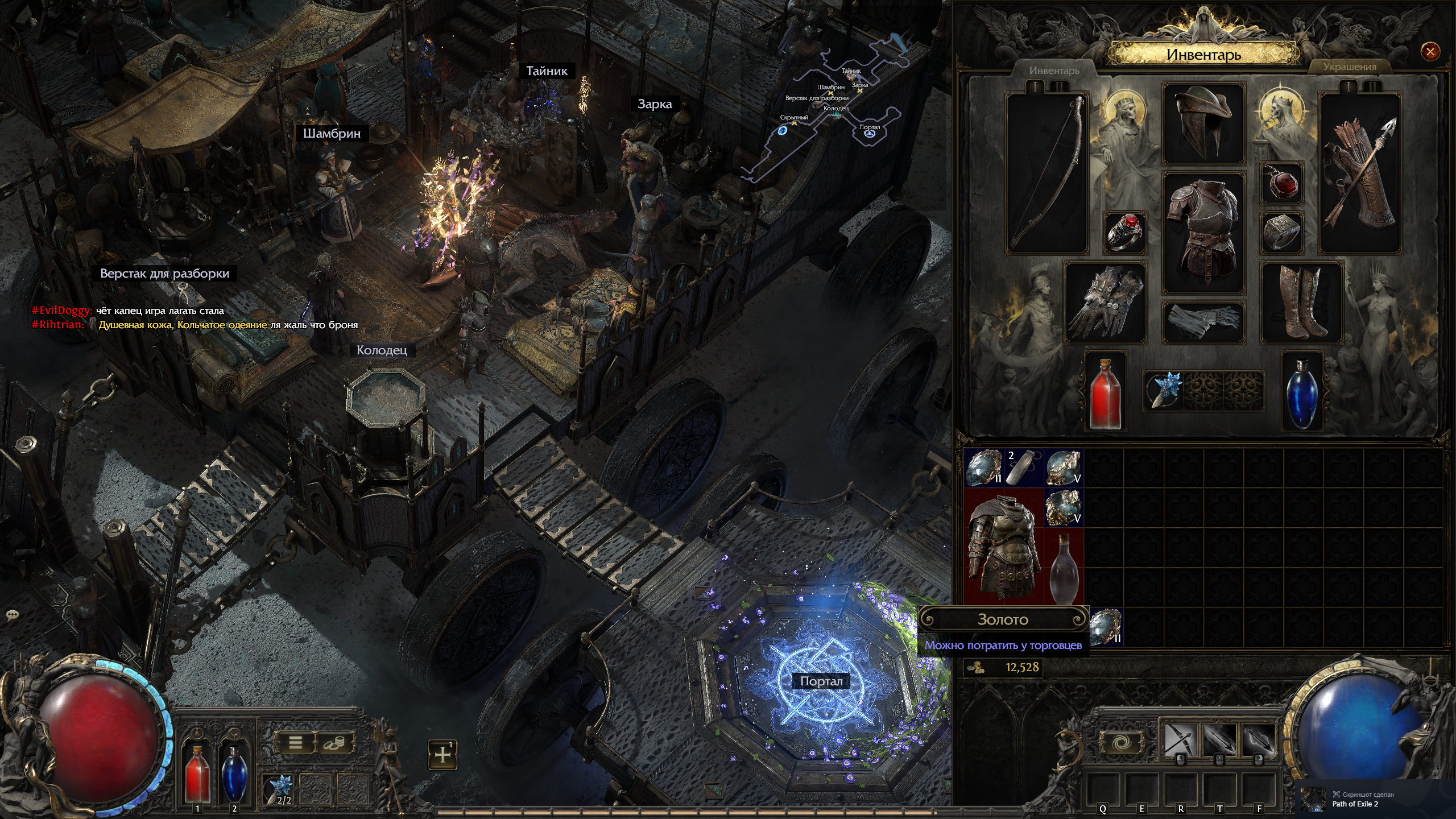Close the Инвентарь panel with the red X
Image resolution: width=1456 pixels, height=819 pixels.
click(x=1430, y=52)
